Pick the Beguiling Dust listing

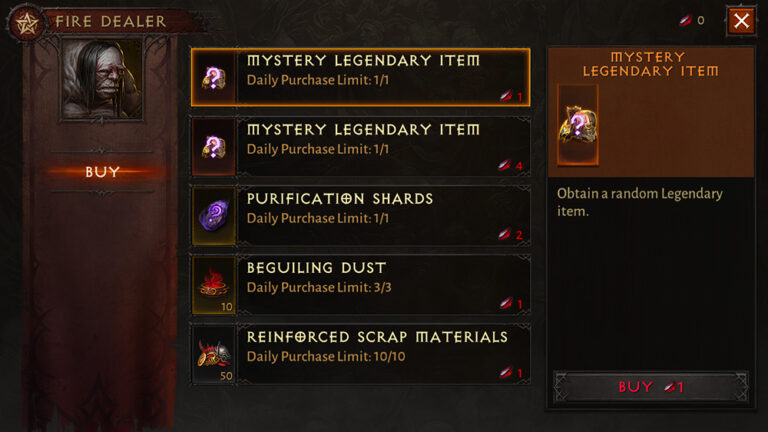[360, 284]
